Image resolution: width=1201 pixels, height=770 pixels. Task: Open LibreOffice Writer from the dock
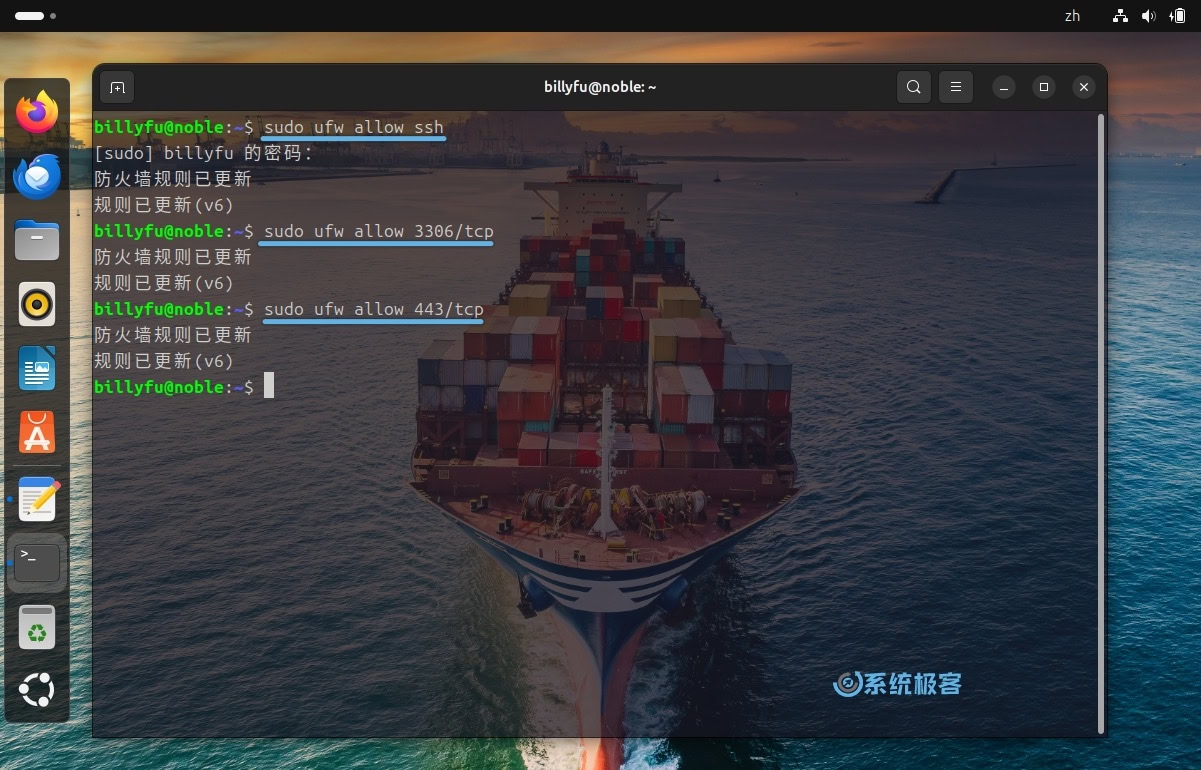pyautogui.click(x=37, y=369)
